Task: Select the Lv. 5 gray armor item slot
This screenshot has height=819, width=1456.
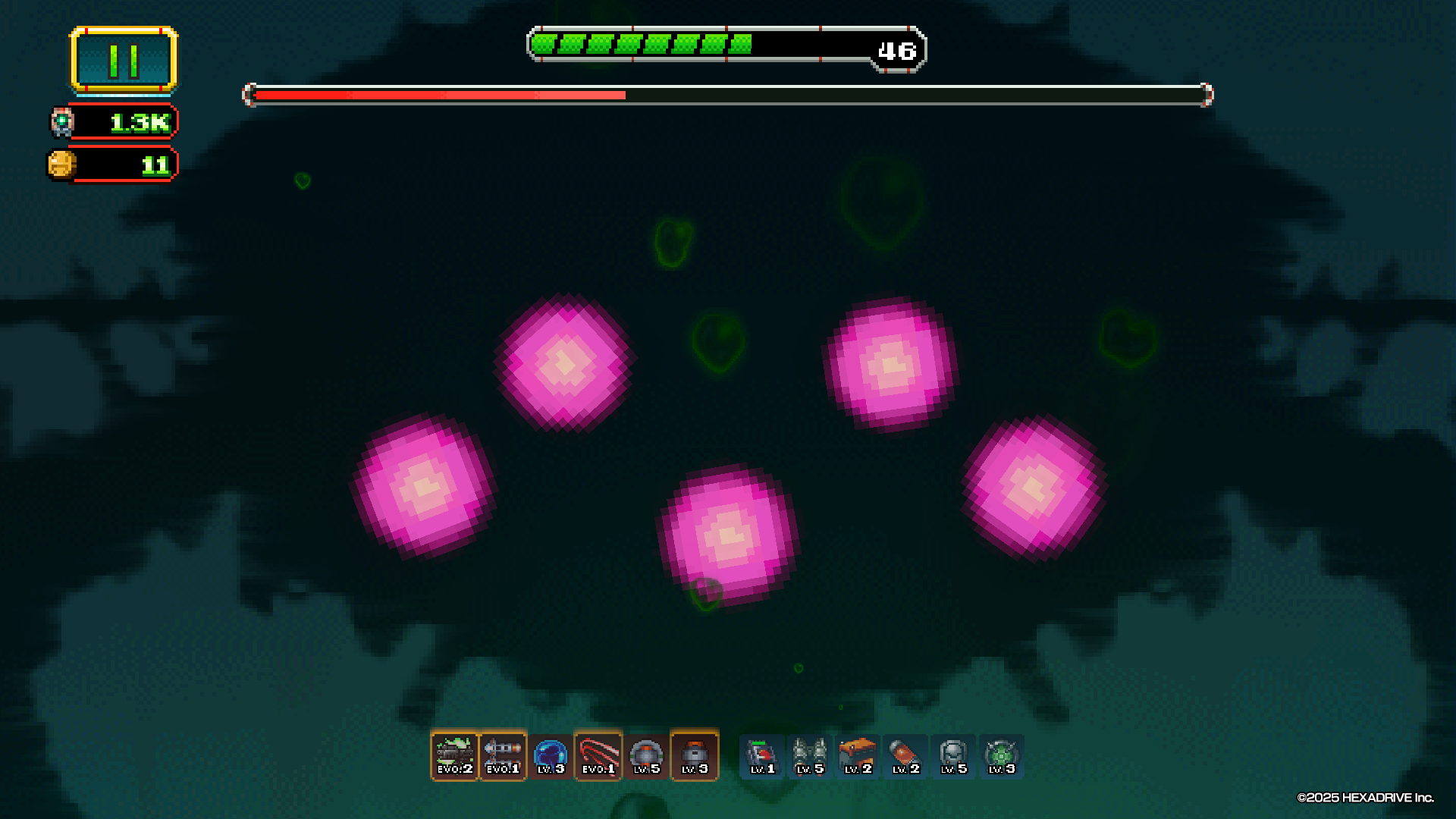Action: coord(953,756)
